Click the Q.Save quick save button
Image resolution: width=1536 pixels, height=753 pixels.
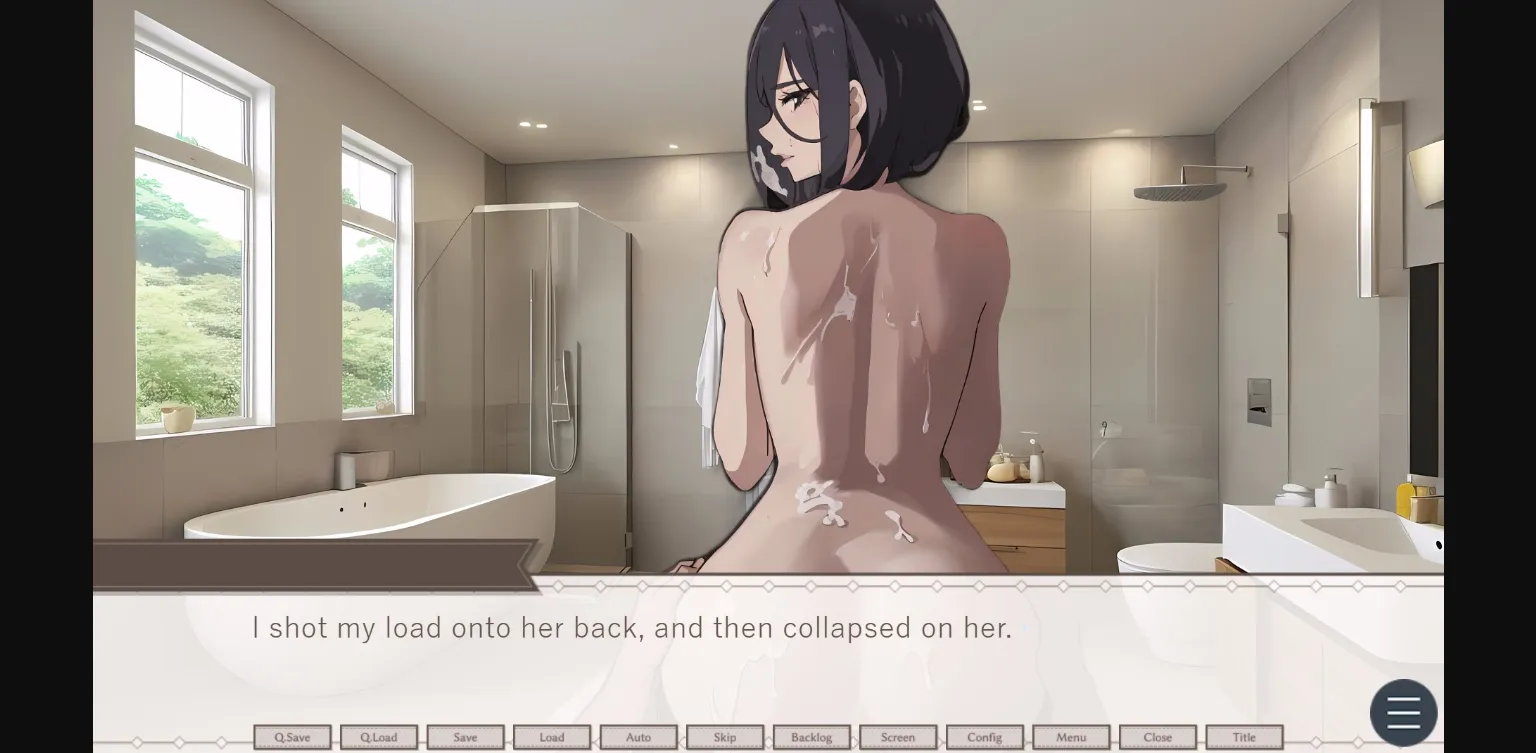(292, 737)
